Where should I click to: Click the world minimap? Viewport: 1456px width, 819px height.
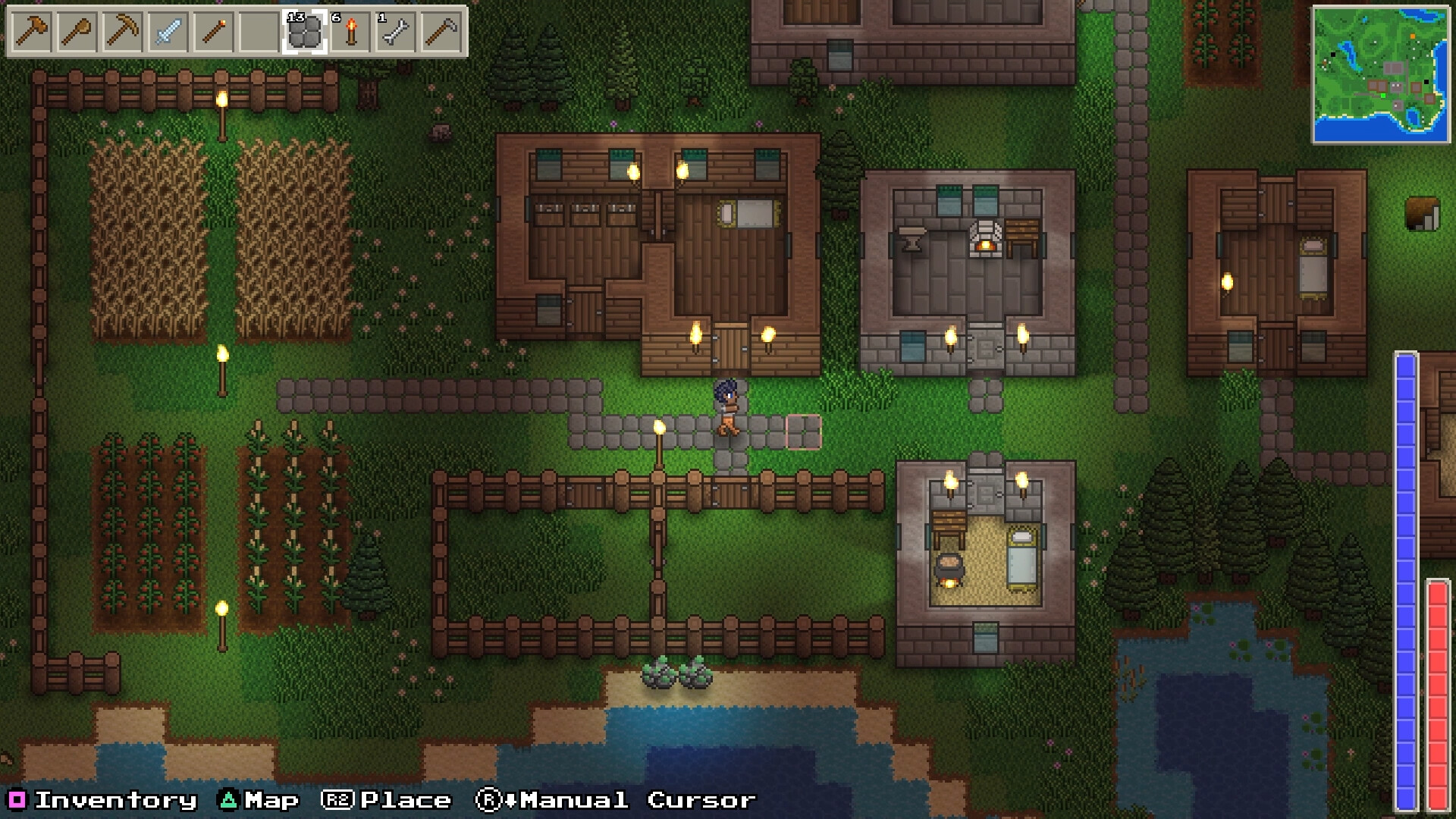coord(1380,74)
